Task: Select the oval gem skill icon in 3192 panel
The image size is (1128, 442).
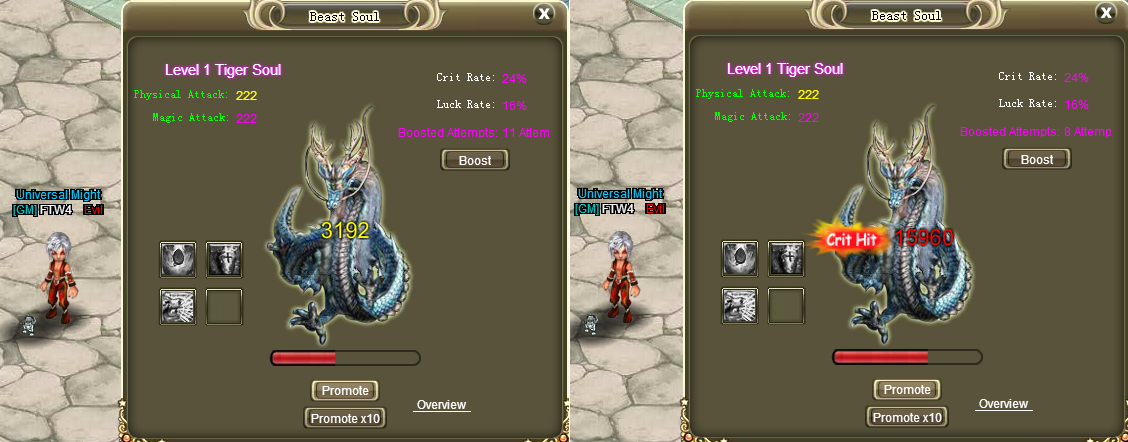Action: click(178, 259)
